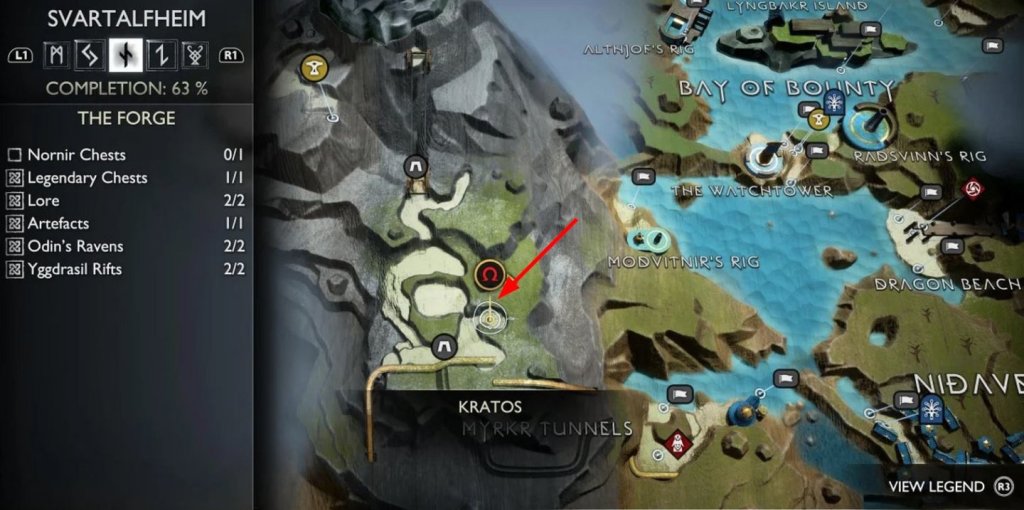Open the fourth realm rune tab

click(x=158, y=54)
